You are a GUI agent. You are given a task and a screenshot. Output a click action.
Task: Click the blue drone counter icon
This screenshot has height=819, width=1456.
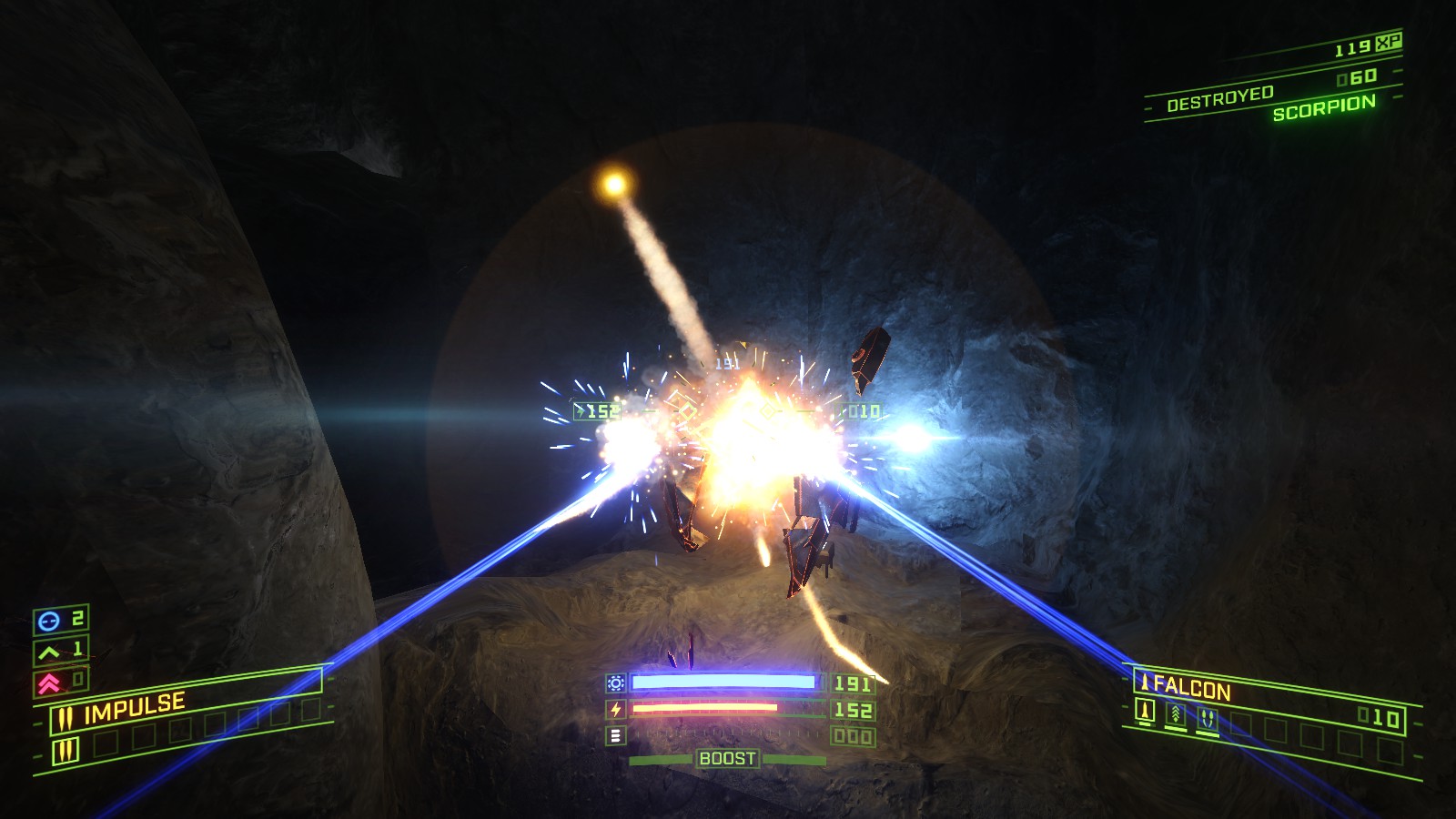[49, 621]
